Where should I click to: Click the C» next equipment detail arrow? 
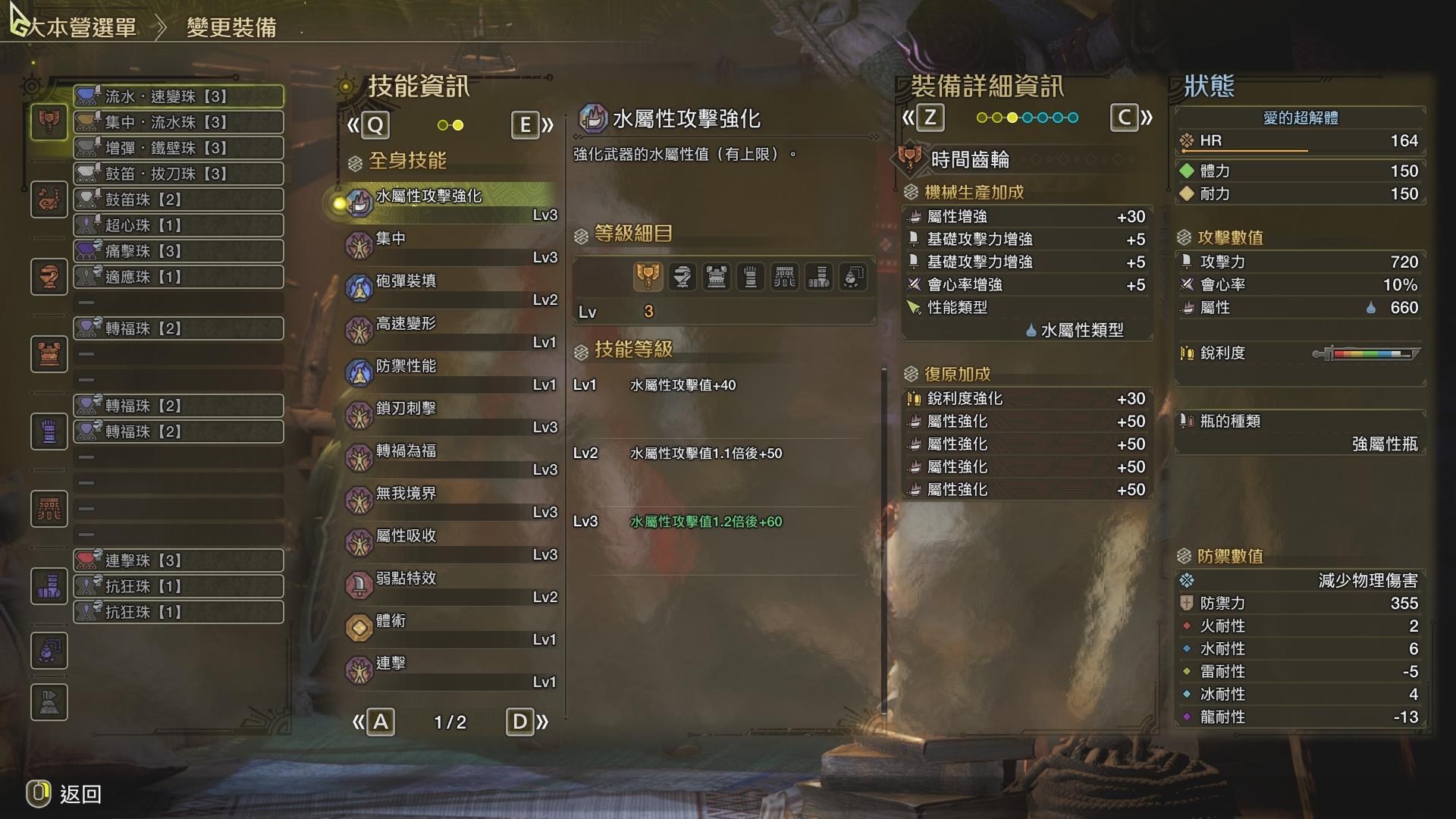[1130, 118]
